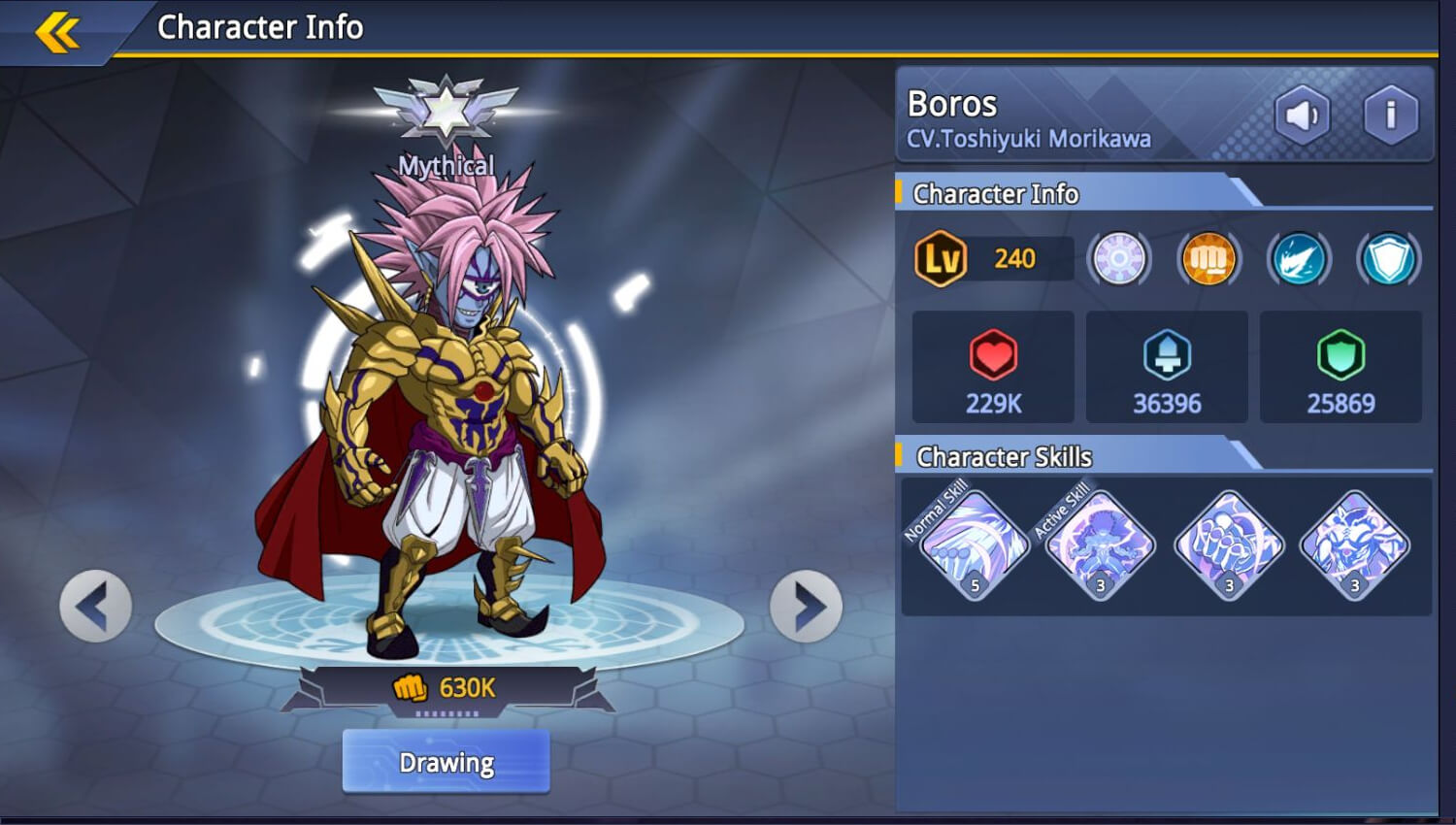The image size is (1456, 825).
Task: Toggle Boros's voice playback speaker button
Action: pos(1302,115)
